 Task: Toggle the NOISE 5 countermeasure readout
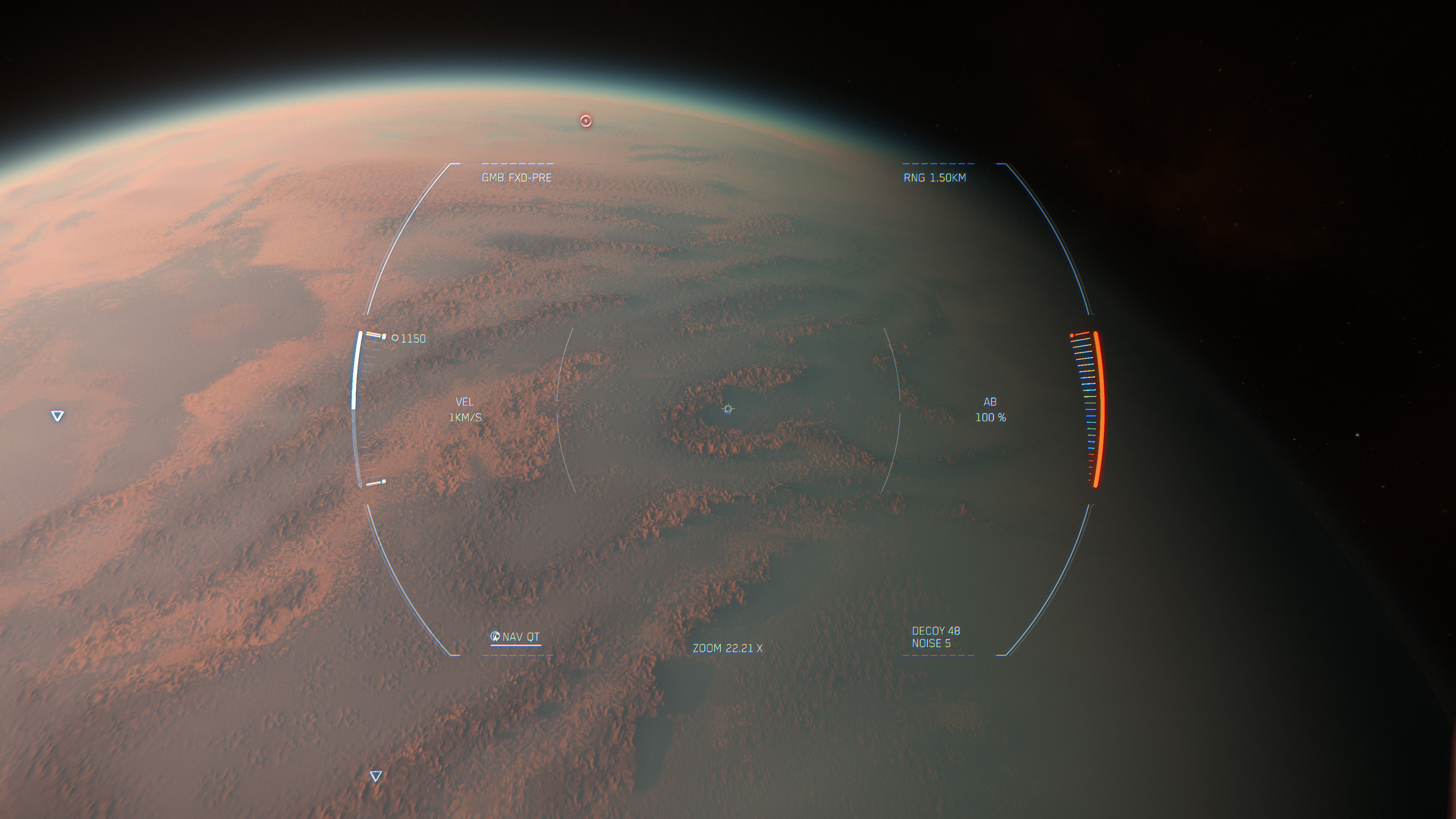pos(932,644)
